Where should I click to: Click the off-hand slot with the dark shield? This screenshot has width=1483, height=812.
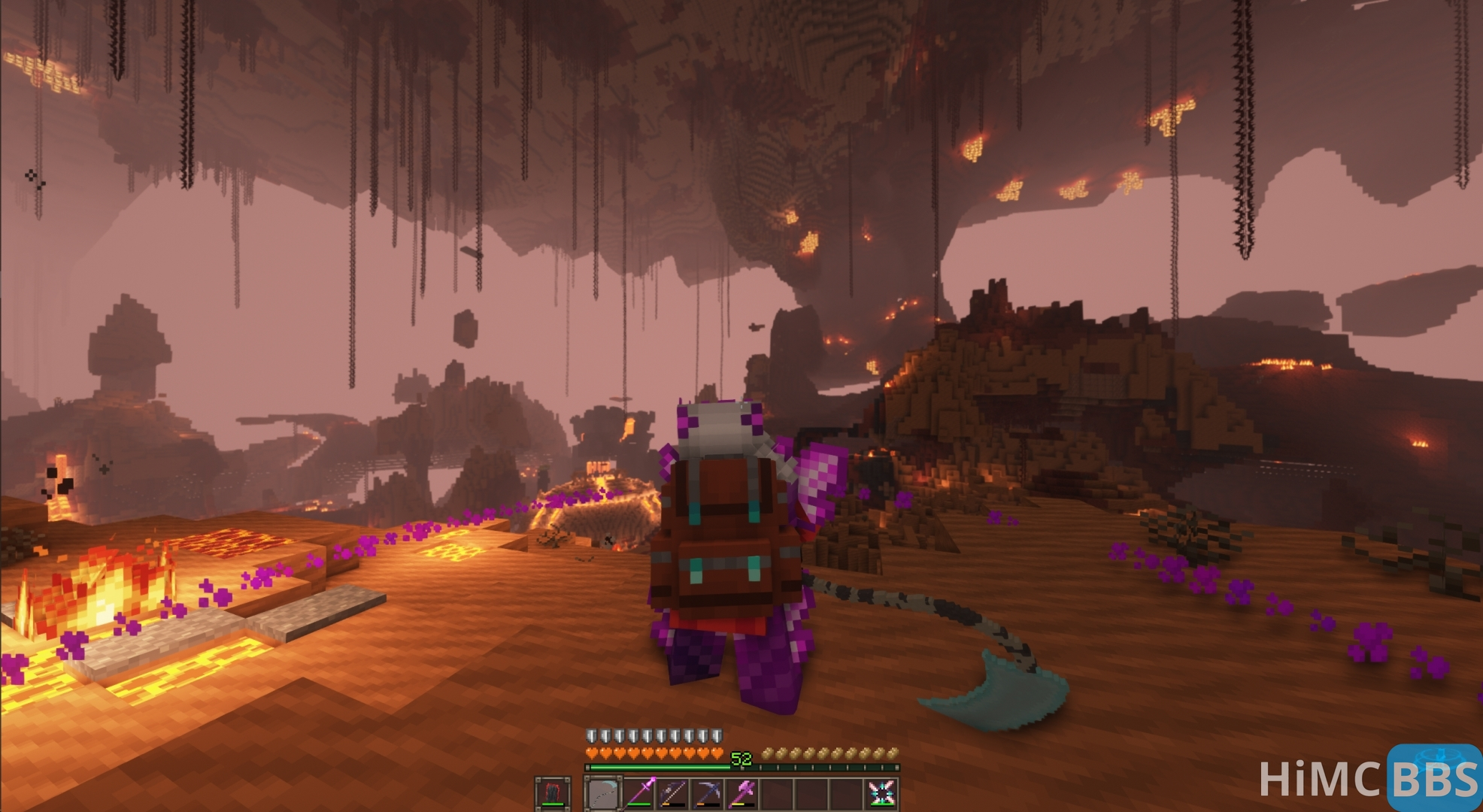553,794
